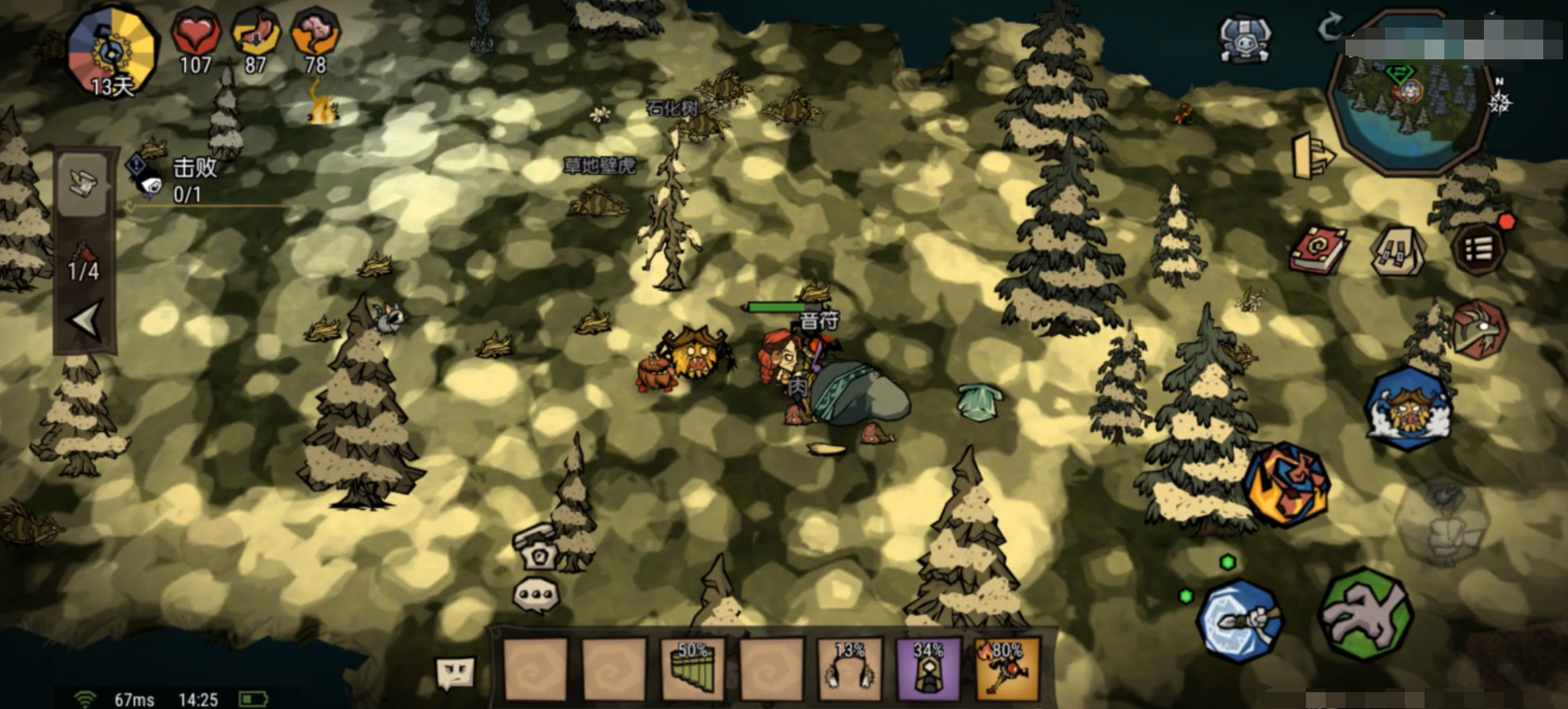The image size is (1568, 709).
Task: Use the fiery orange-blue ability
Action: pos(1286,485)
